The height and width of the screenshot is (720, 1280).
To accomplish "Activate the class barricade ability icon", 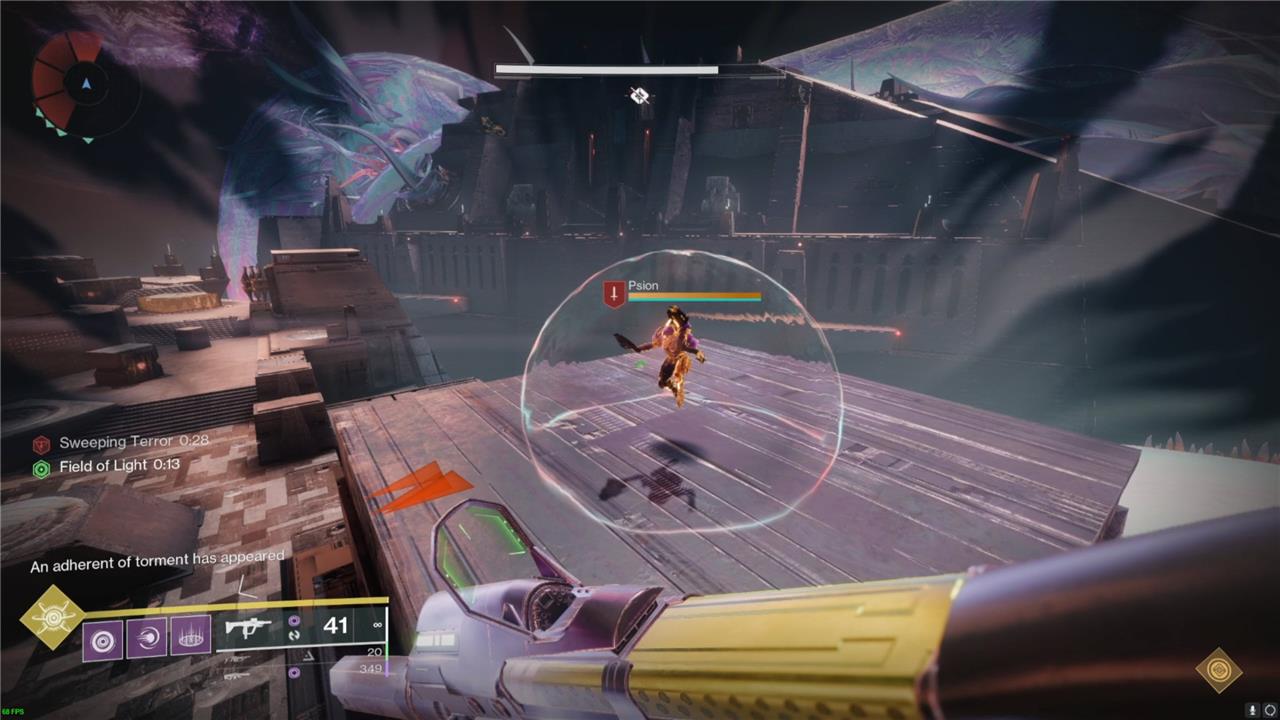I will [190, 638].
